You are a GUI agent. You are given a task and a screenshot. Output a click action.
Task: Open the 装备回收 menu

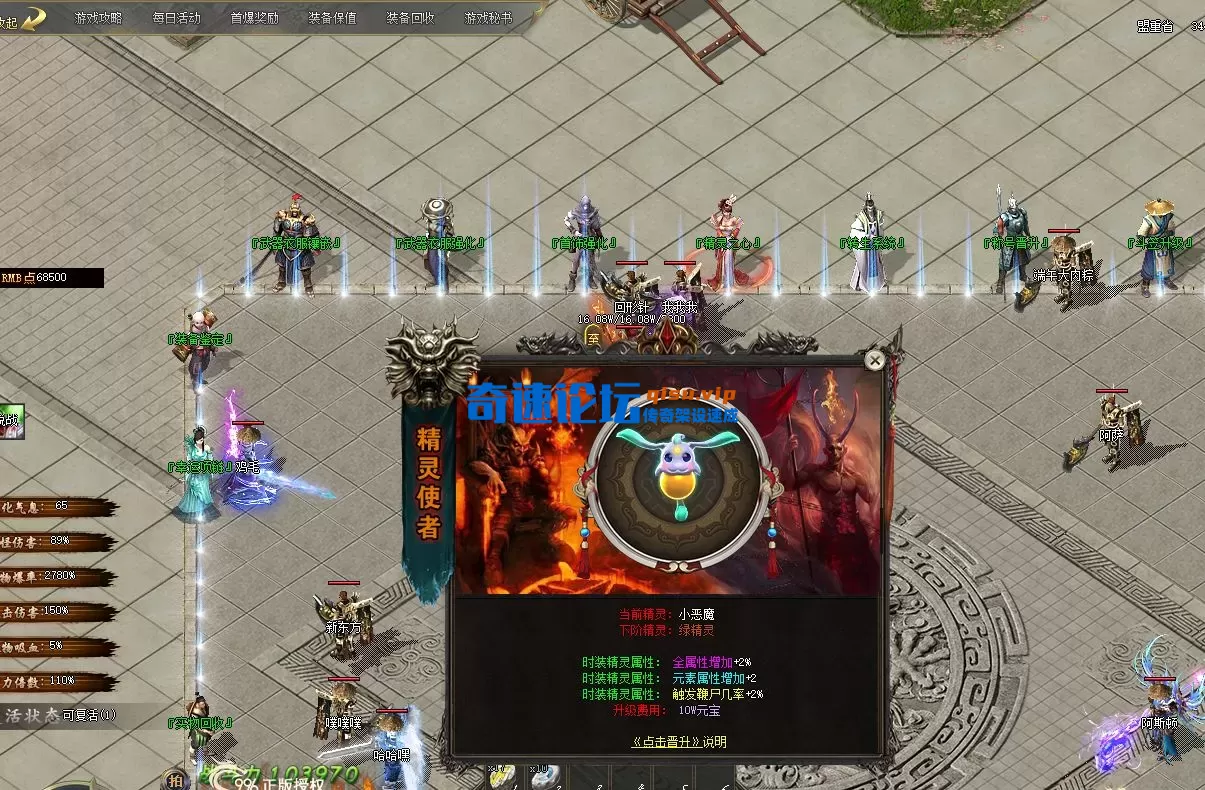(x=410, y=18)
